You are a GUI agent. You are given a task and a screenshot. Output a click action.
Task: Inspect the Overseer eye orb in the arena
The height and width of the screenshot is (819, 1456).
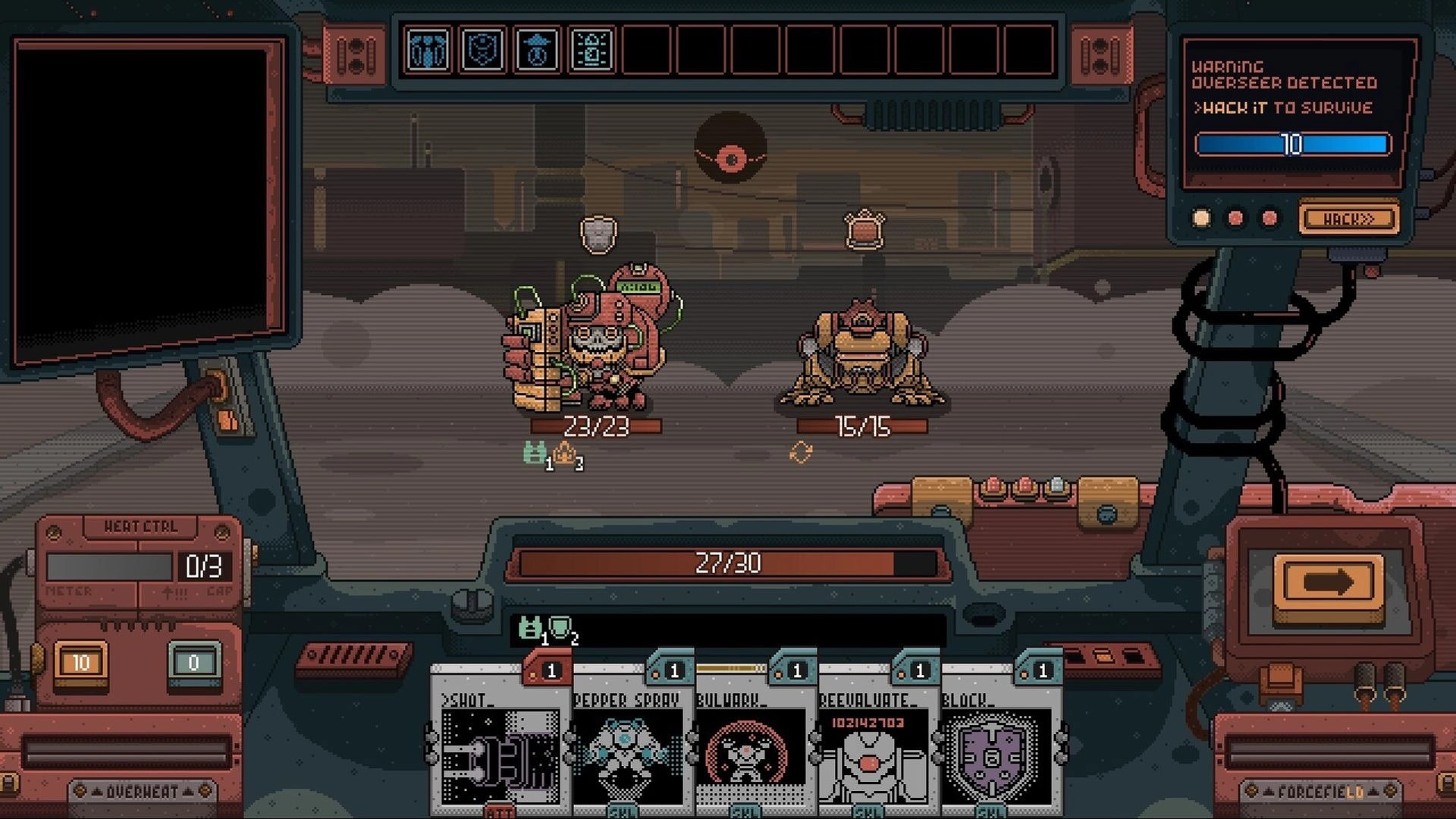coord(730,146)
